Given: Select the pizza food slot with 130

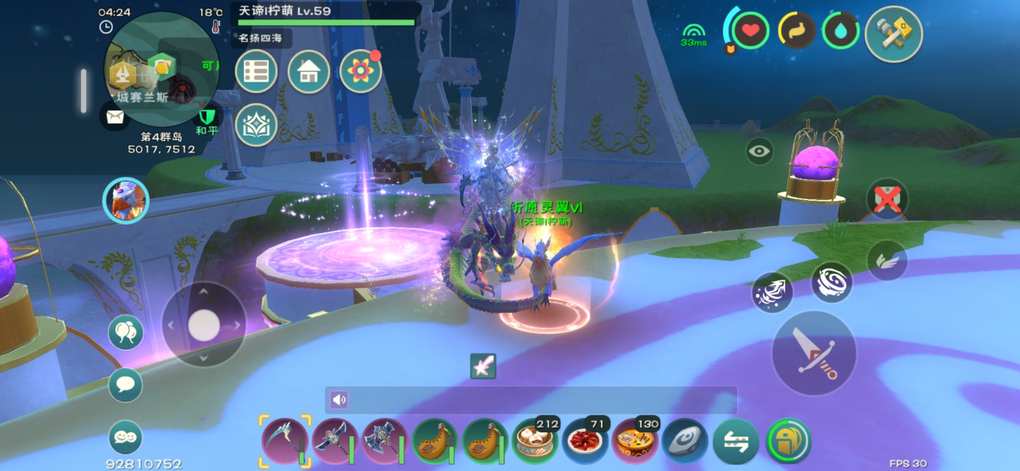Looking at the screenshot, I should (x=635, y=440).
